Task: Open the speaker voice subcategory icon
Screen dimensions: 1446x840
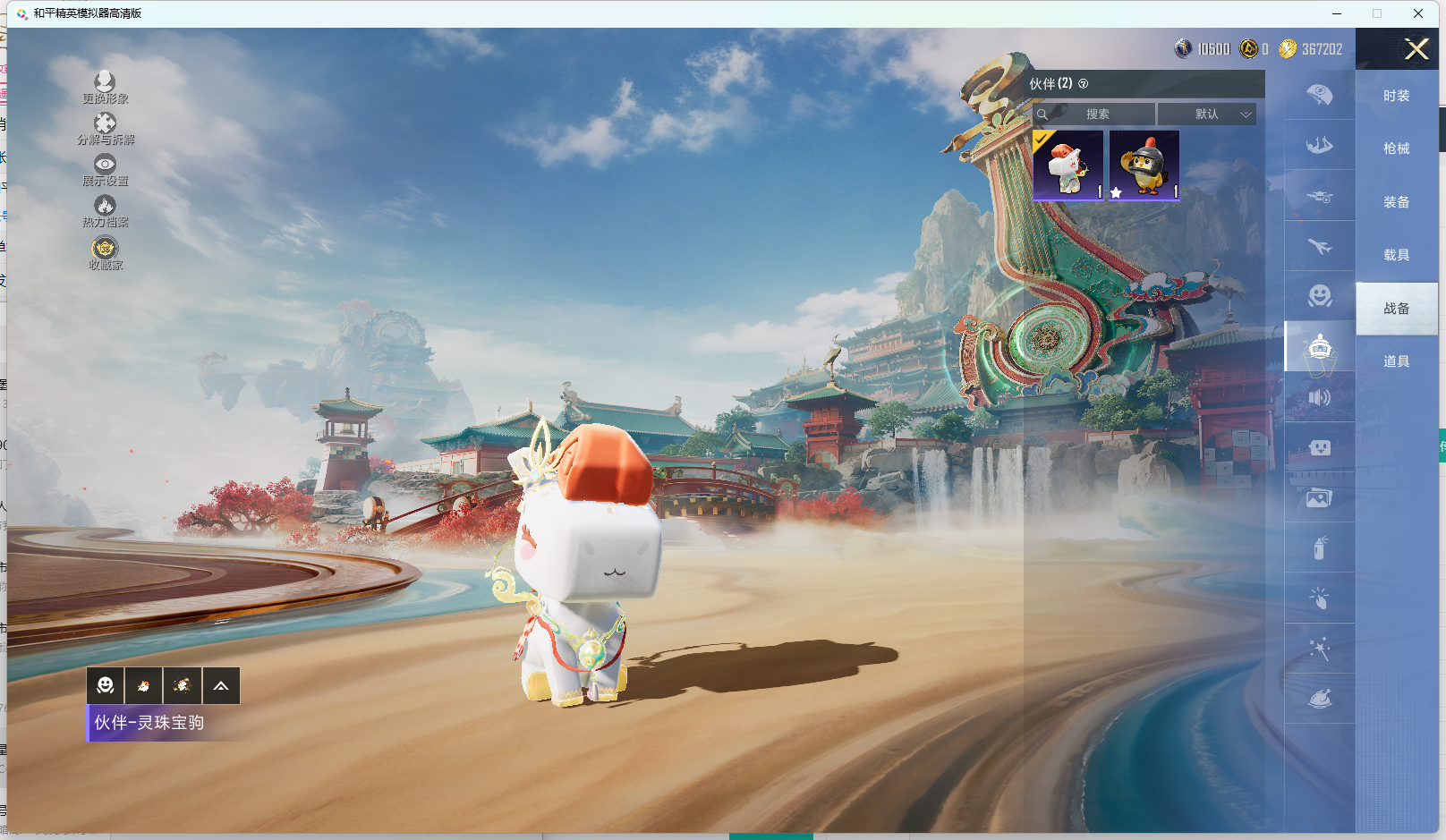Action: (1320, 397)
